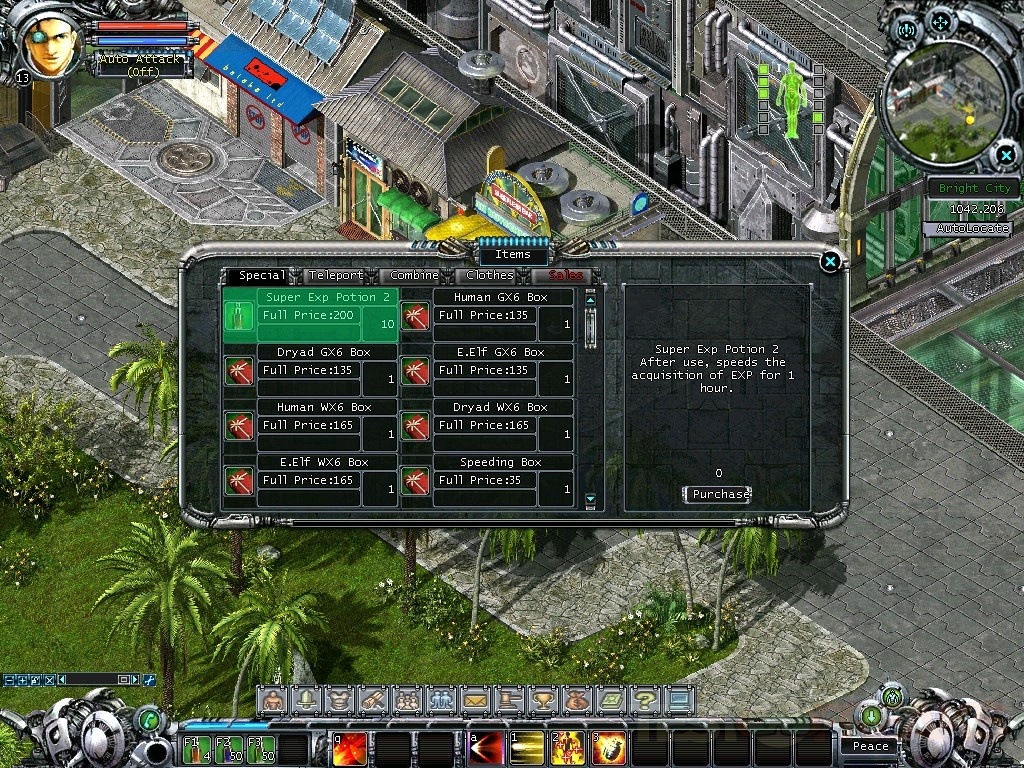Show the Clothes tab
1024x768 pixels.
pos(490,275)
